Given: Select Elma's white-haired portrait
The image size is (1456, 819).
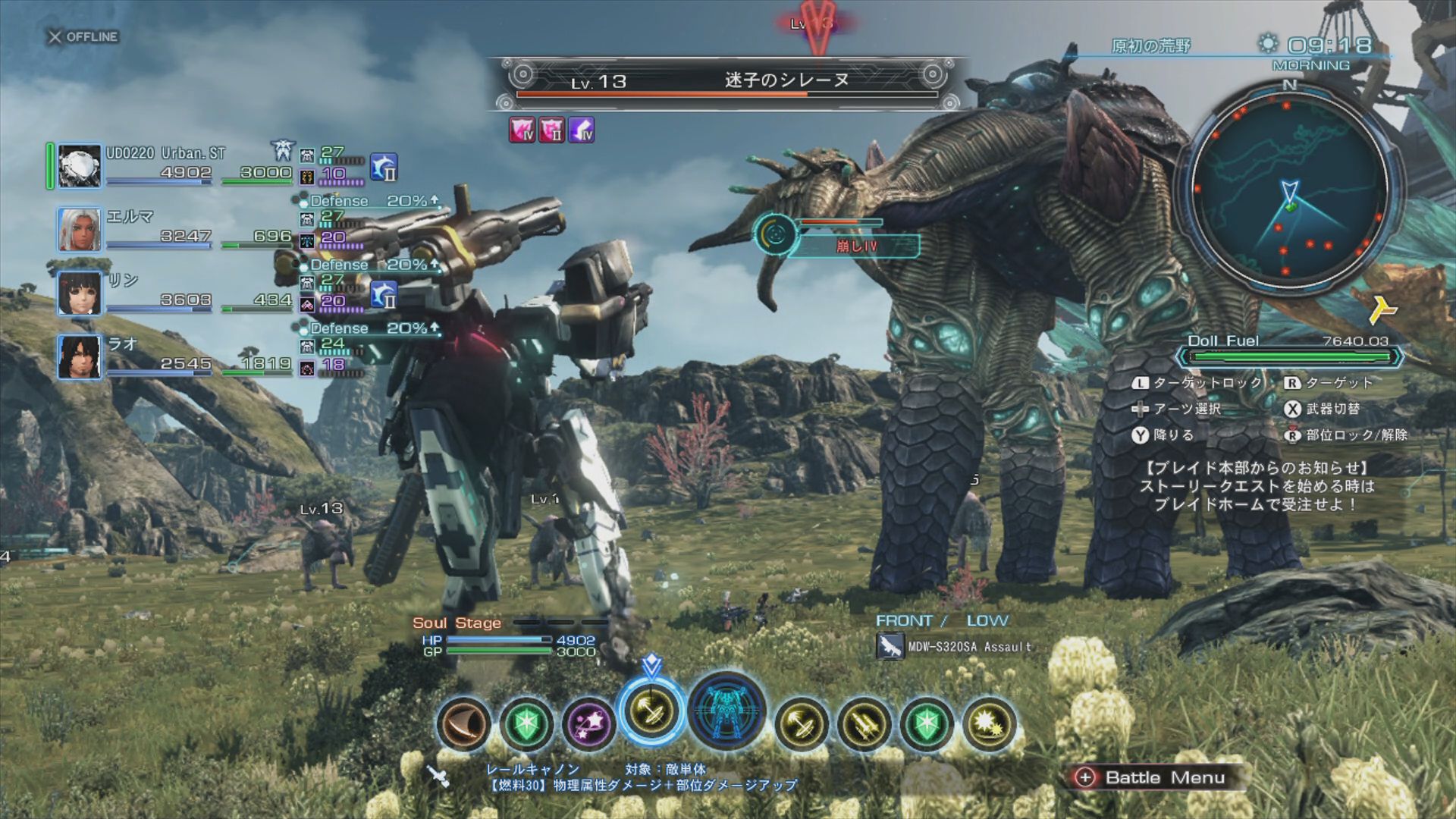Looking at the screenshot, I should (x=80, y=229).
